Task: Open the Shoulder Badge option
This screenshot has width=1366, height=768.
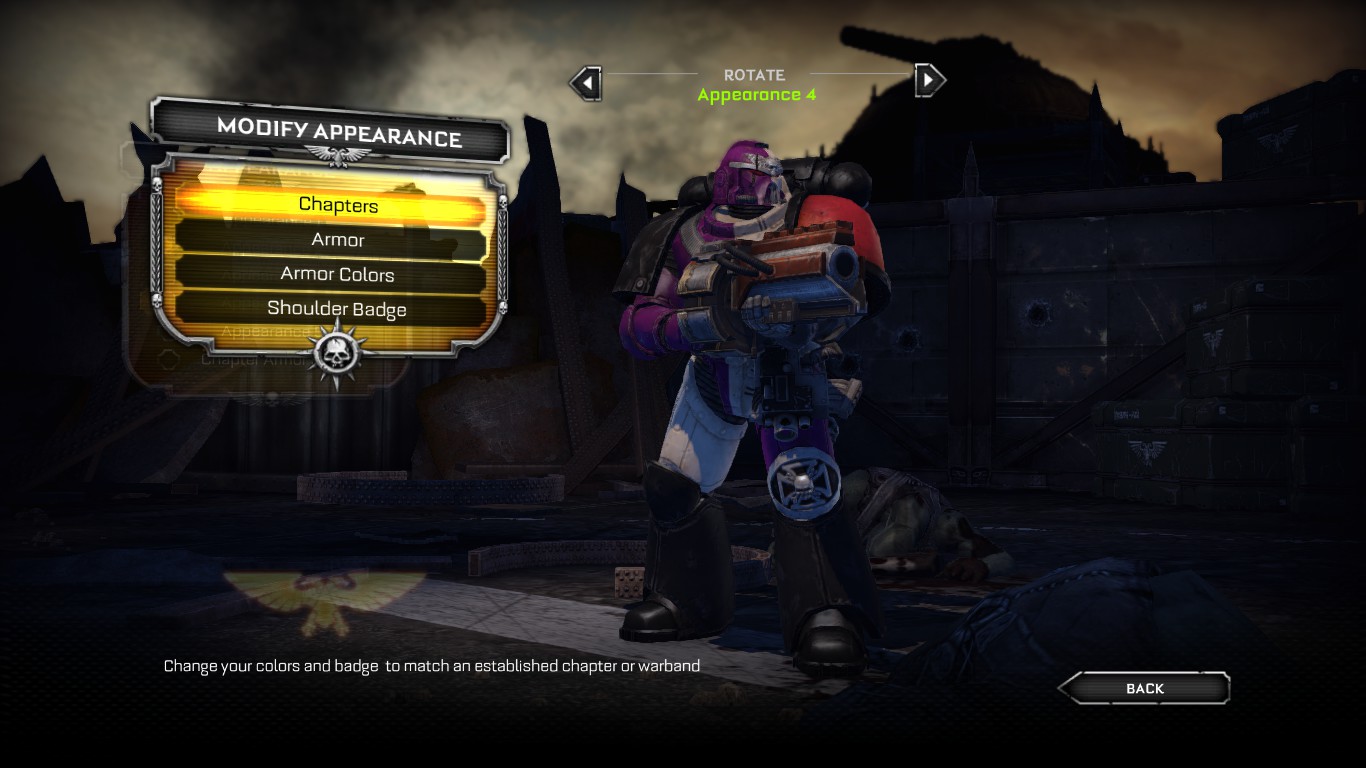Action: click(338, 309)
